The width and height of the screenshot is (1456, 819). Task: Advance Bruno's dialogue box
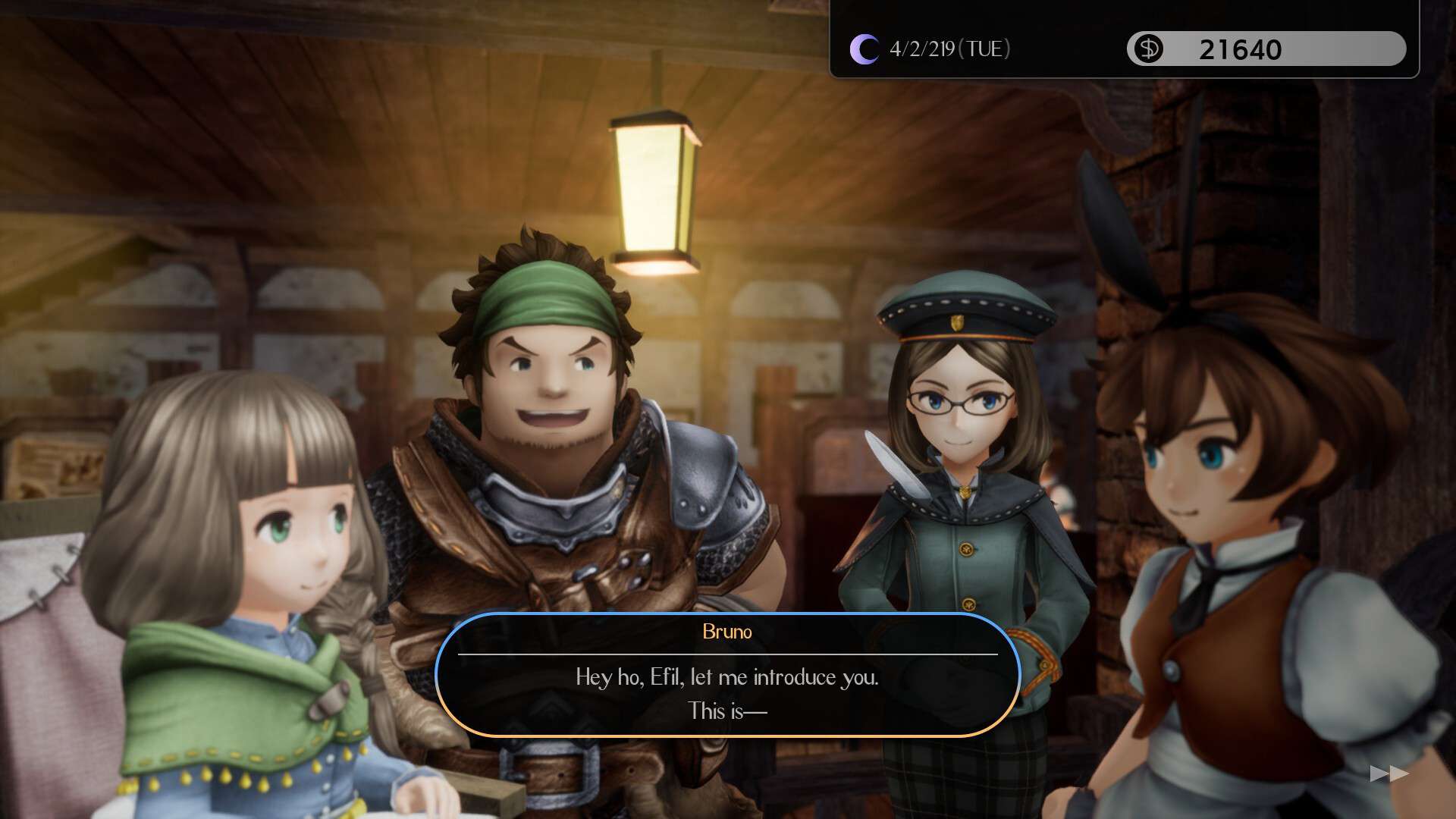click(727, 675)
